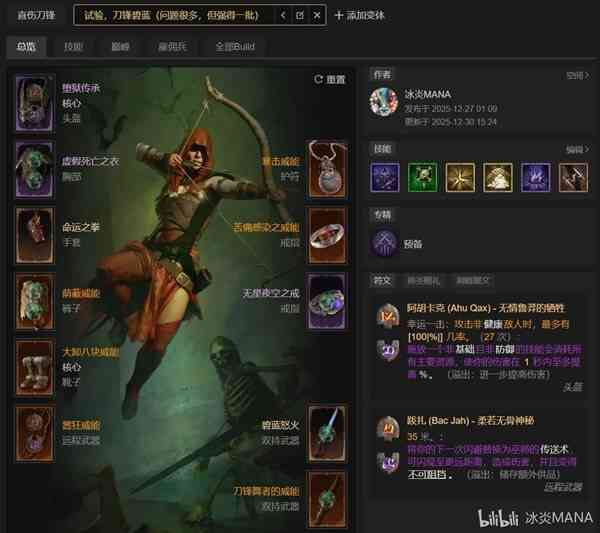
Task: Switch to the 技能 tab
Action: [x=73, y=47]
